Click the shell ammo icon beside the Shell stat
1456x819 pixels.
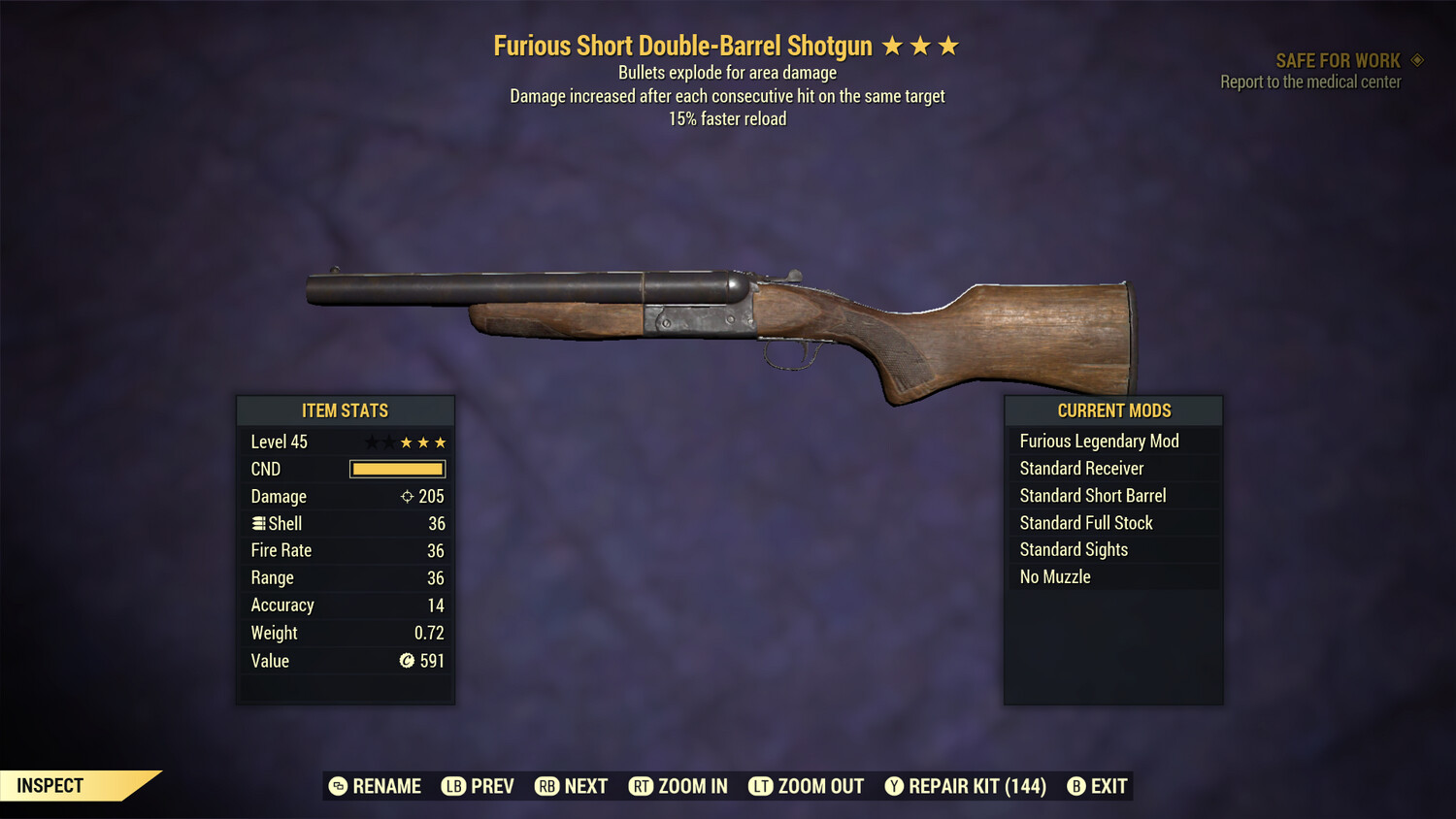(258, 523)
